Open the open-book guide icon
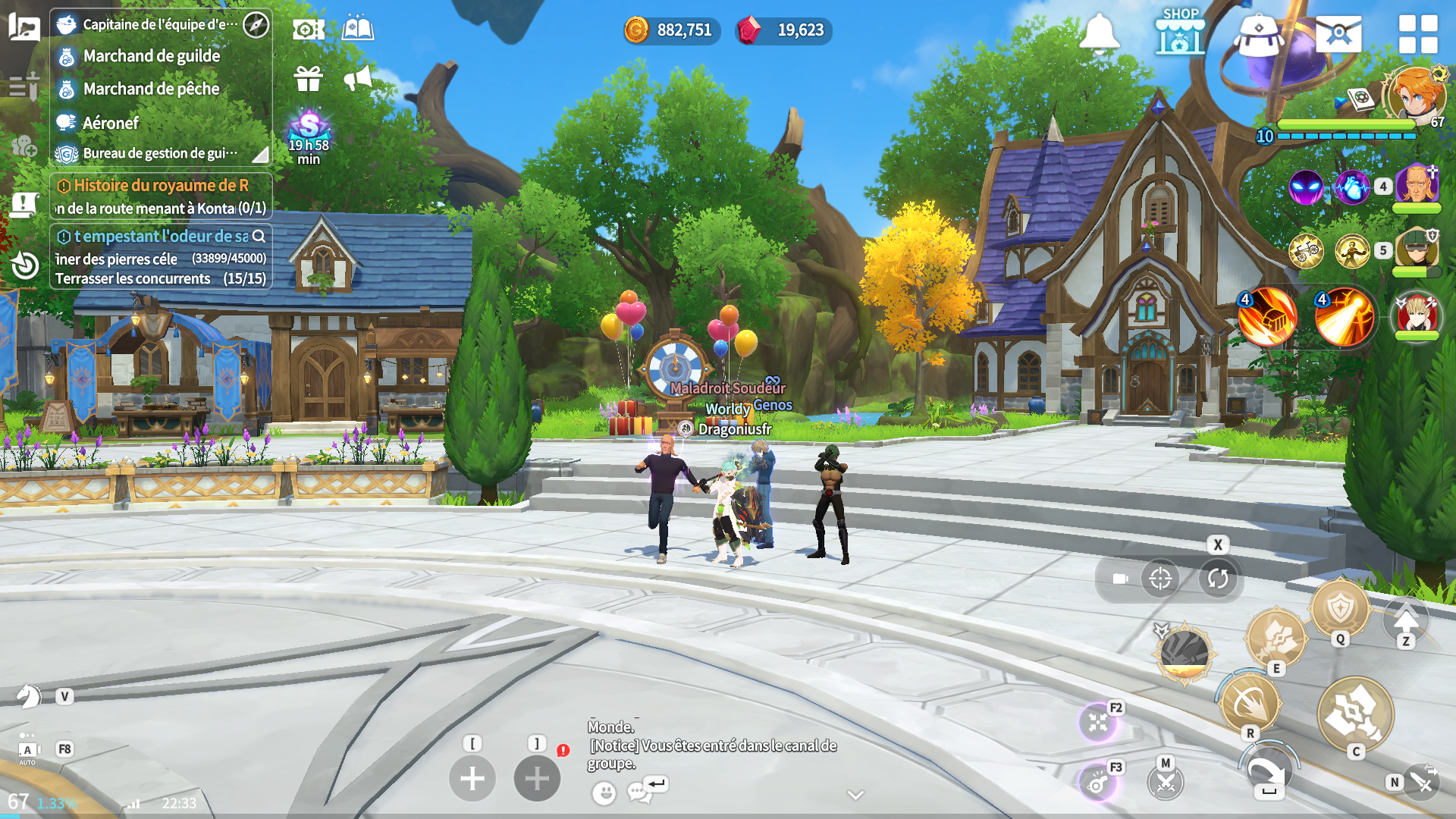This screenshot has height=819, width=1456. coord(358,30)
